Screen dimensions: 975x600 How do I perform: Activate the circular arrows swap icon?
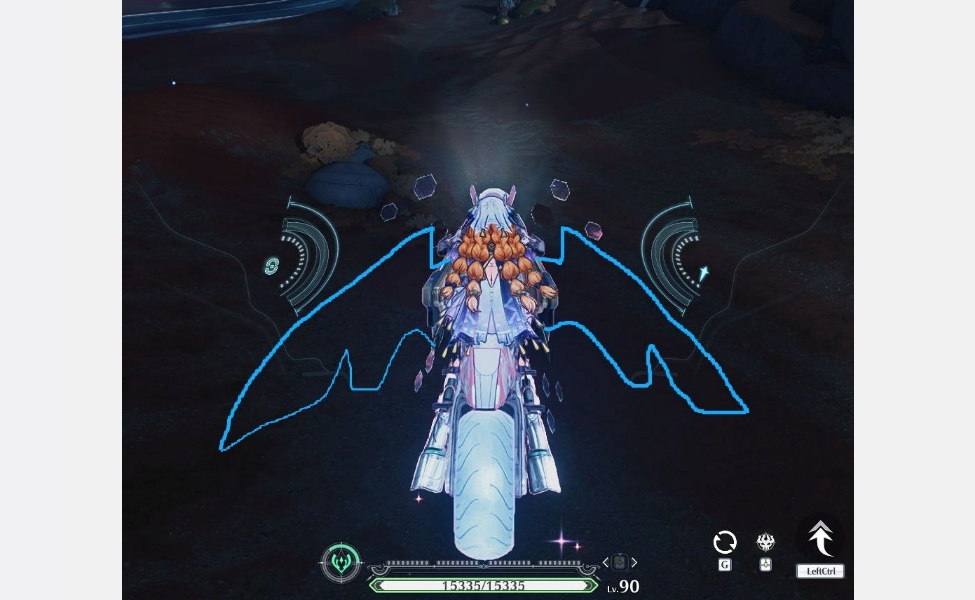[x=725, y=542]
